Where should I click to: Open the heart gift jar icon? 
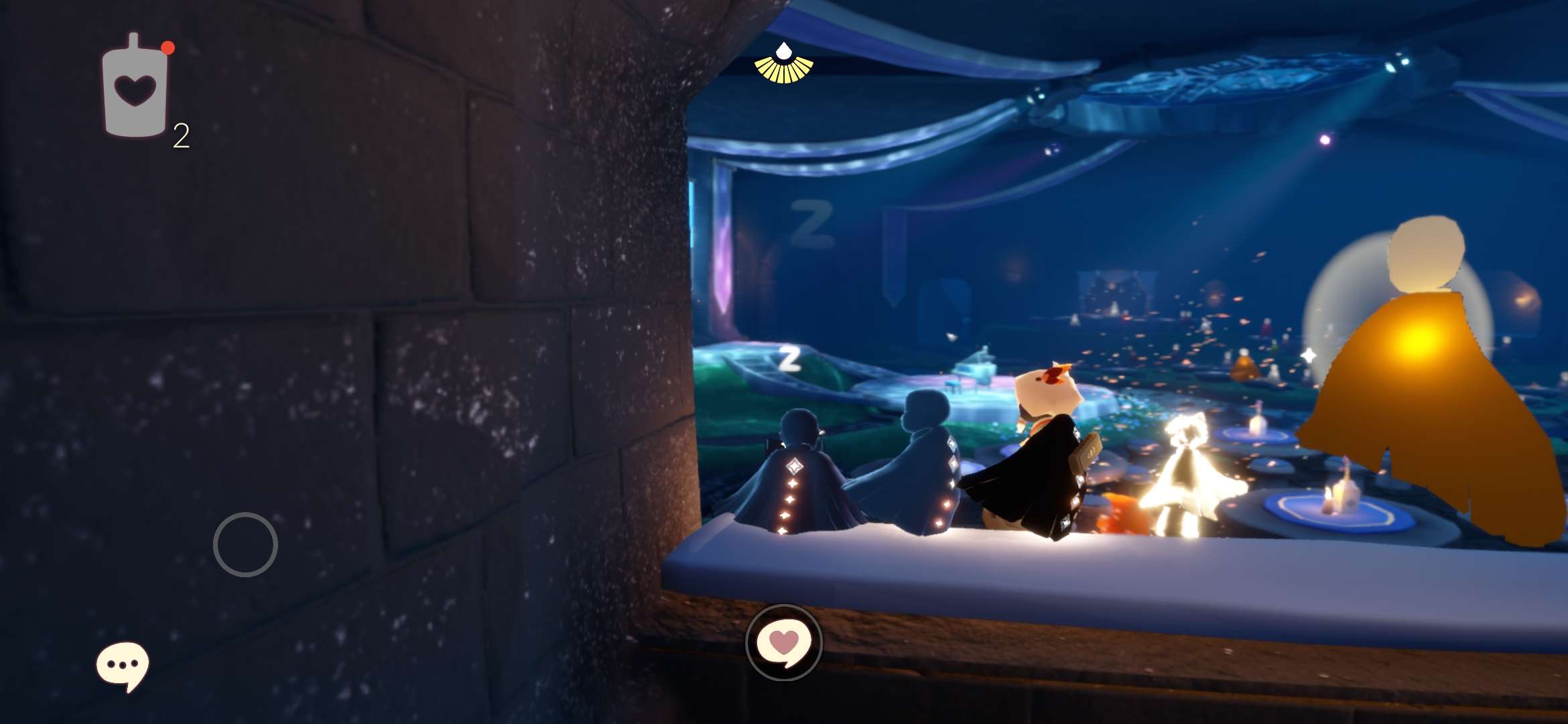pyautogui.click(x=135, y=88)
